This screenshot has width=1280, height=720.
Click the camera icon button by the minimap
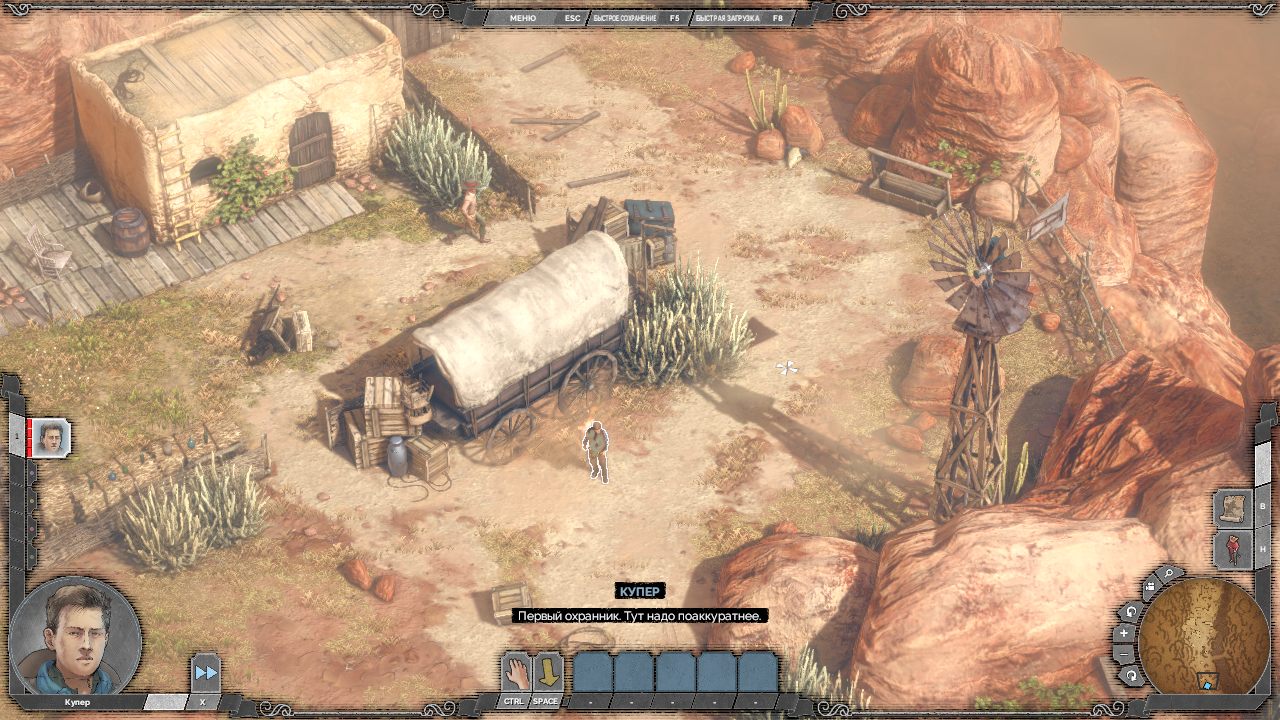1148,588
